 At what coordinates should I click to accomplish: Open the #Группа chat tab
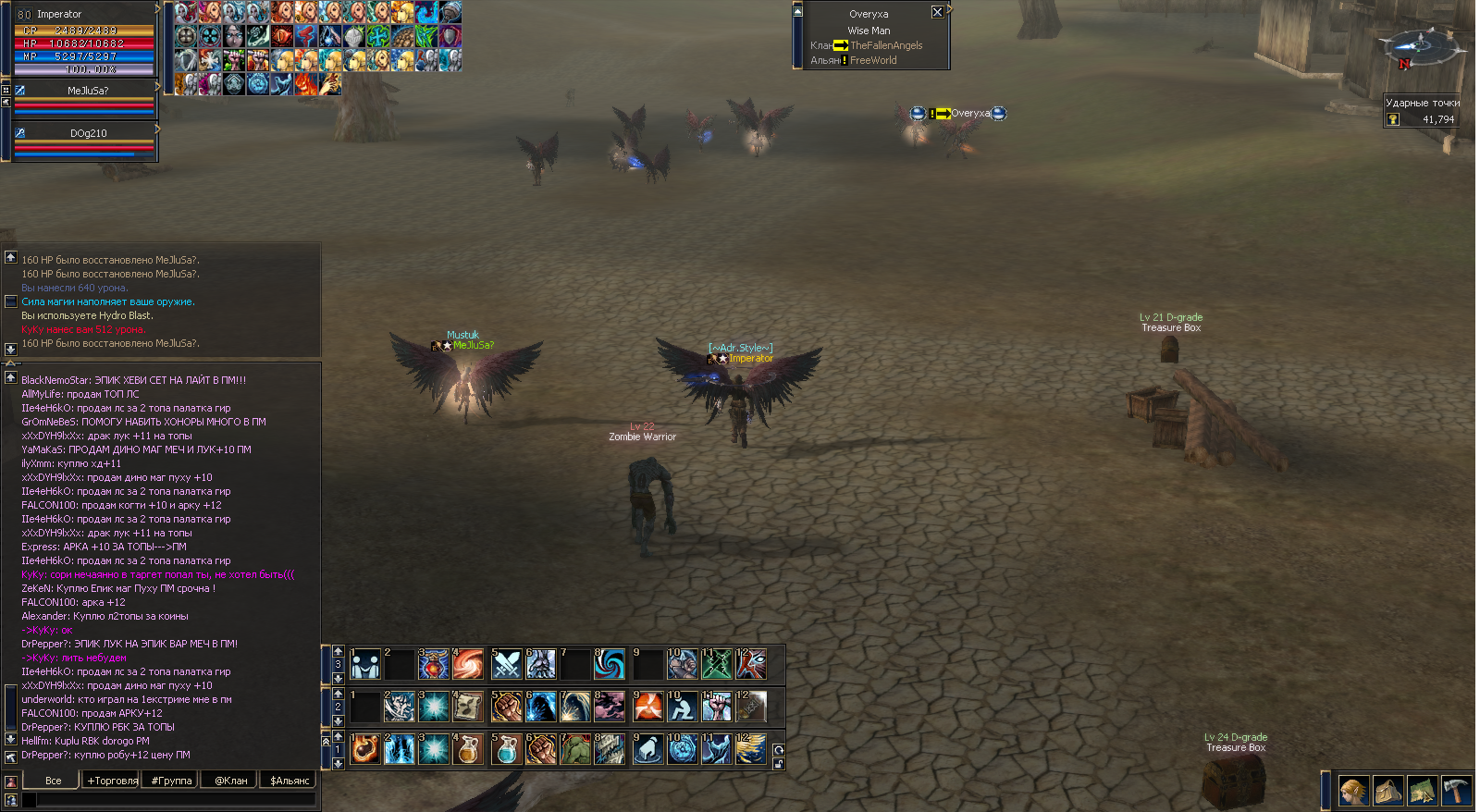171,781
